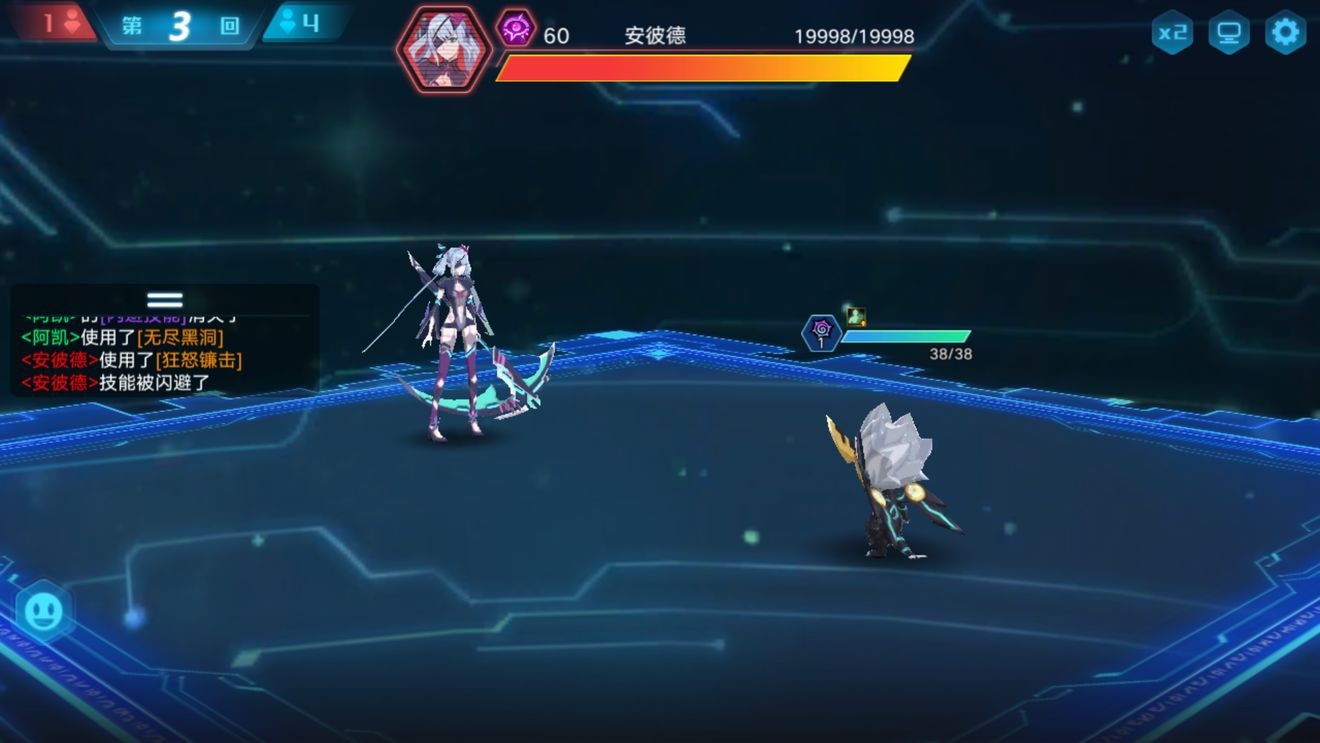Click the auto-battle monitor icon
This screenshot has width=1320, height=743.
tap(1228, 32)
